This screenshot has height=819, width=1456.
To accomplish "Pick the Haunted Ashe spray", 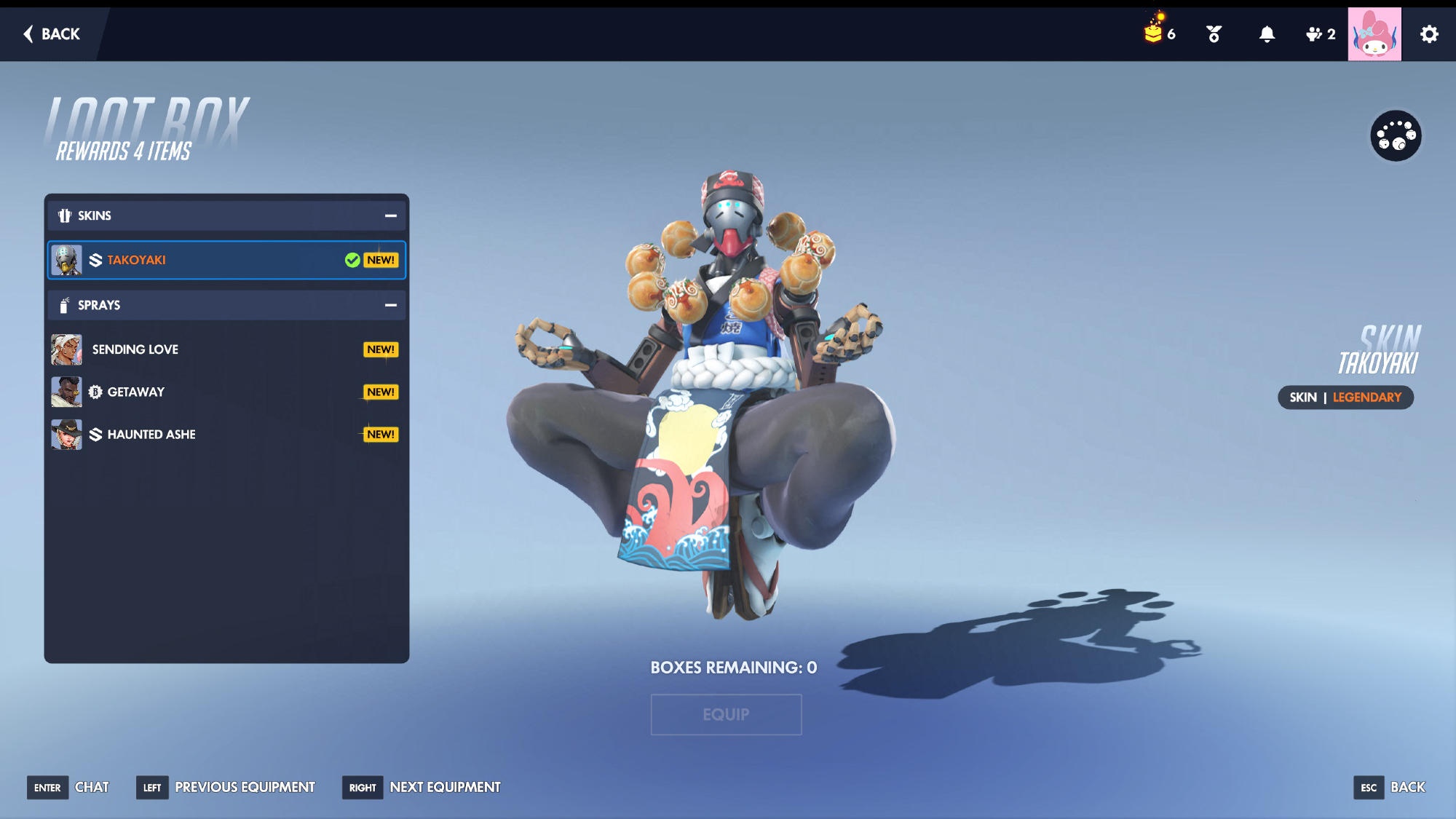I will (x=226, y=435).
